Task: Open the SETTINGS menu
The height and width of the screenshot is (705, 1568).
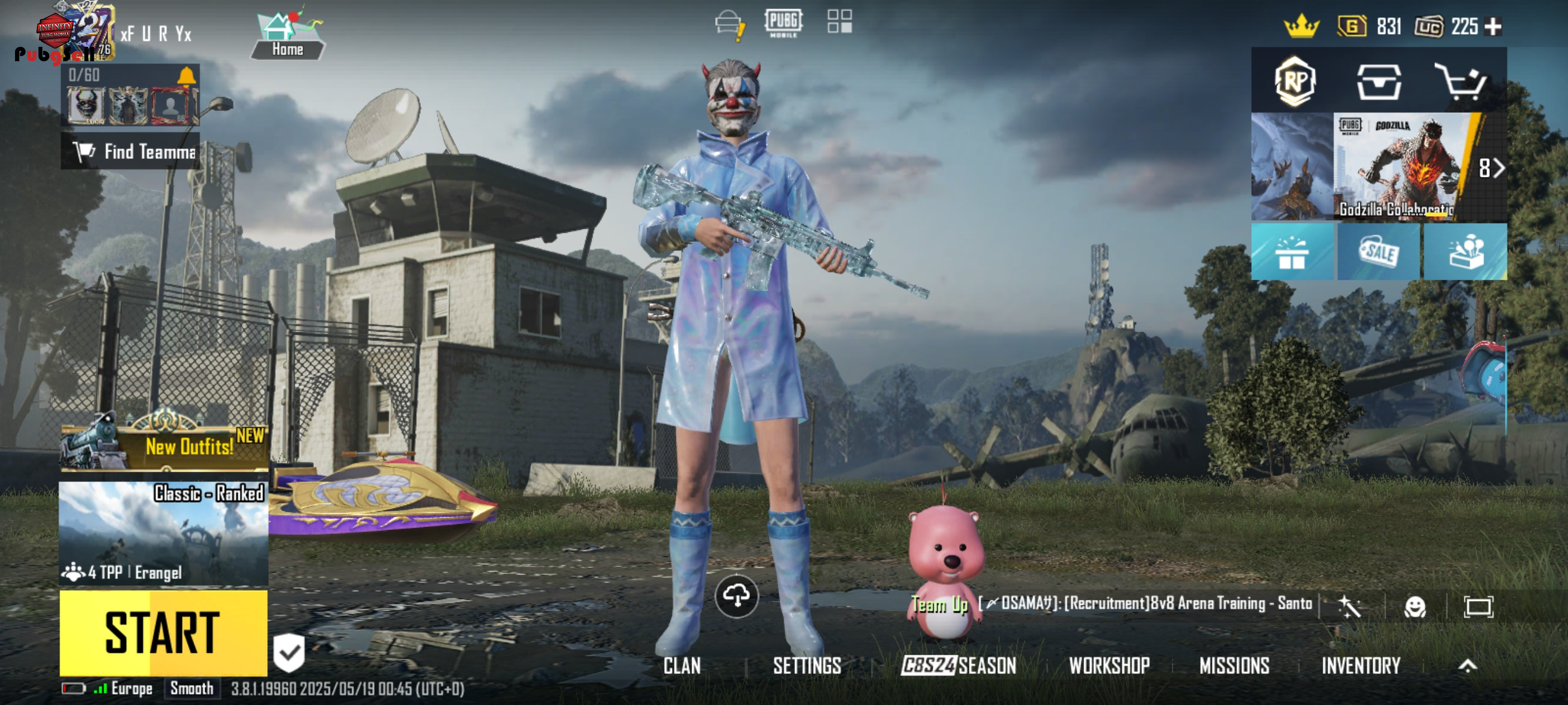Action: [807, 666]
